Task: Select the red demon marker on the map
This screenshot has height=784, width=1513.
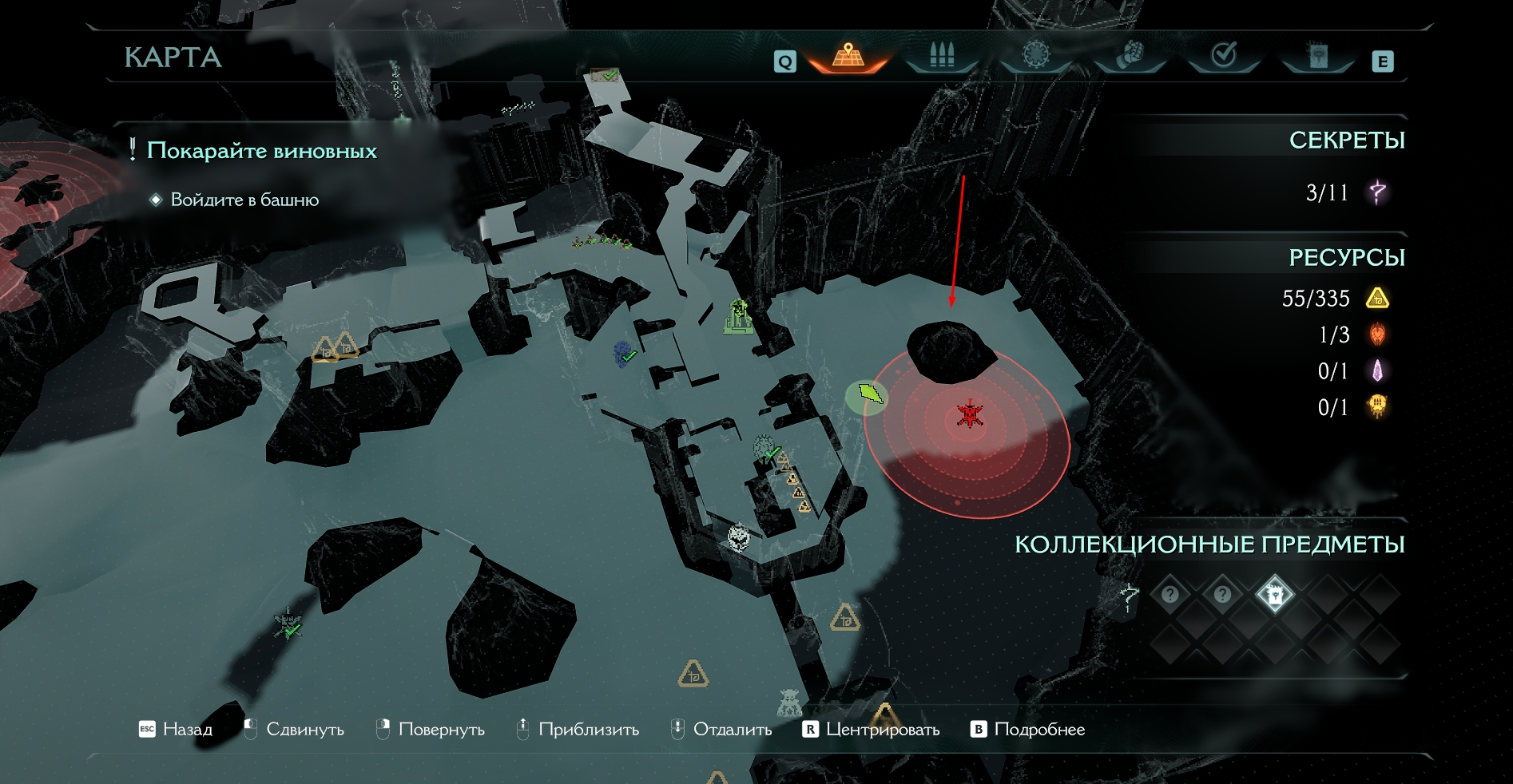Action: [969, 415]
